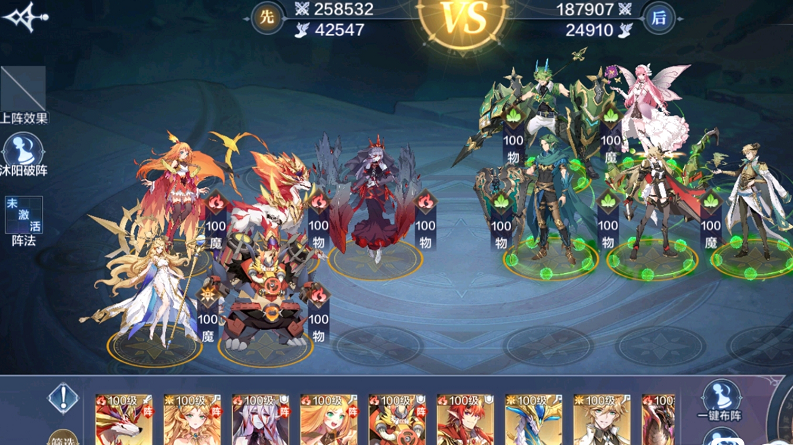793x445 pixels.
Task: Click the exclamation mark info icon
Action: 64,398
